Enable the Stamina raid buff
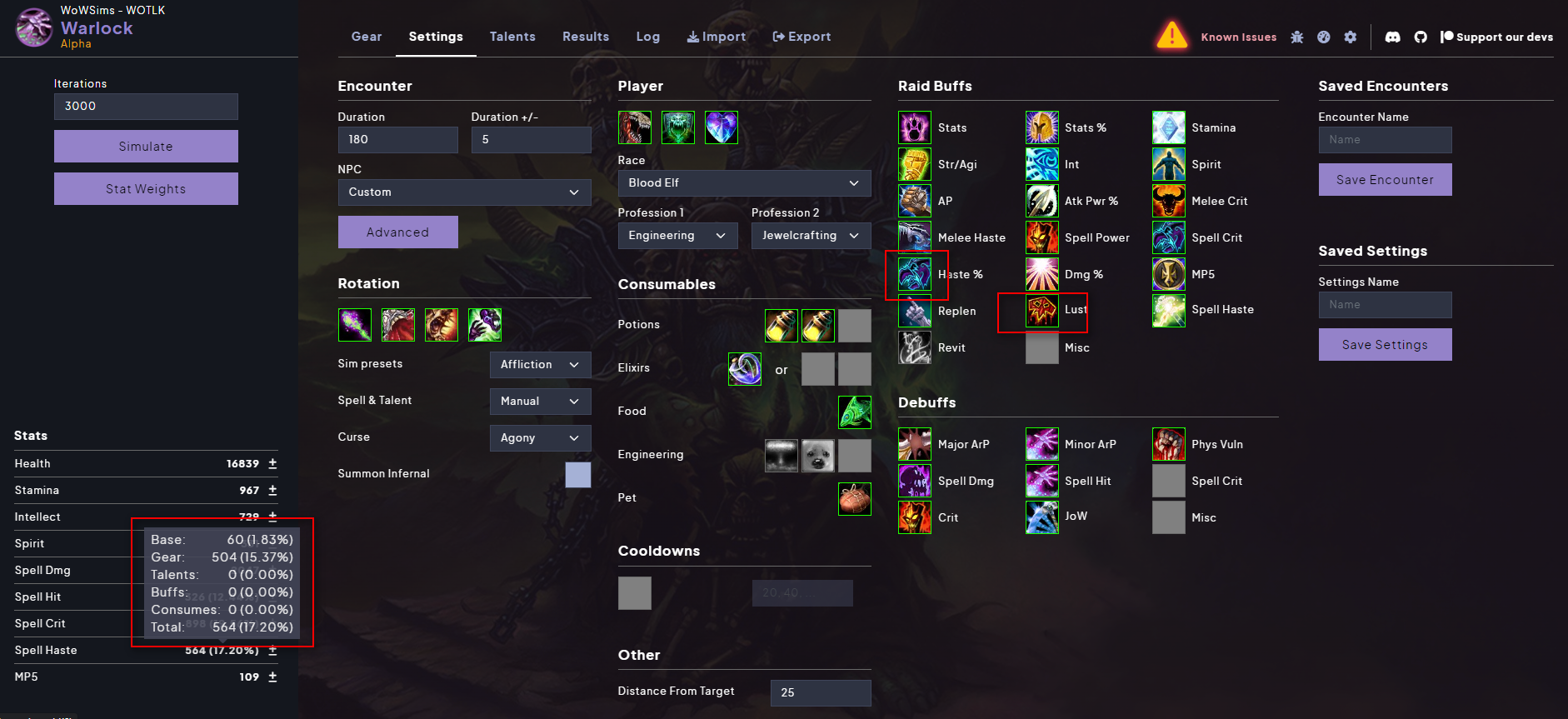This screenshot has width=1568, height=719. 1168,127
